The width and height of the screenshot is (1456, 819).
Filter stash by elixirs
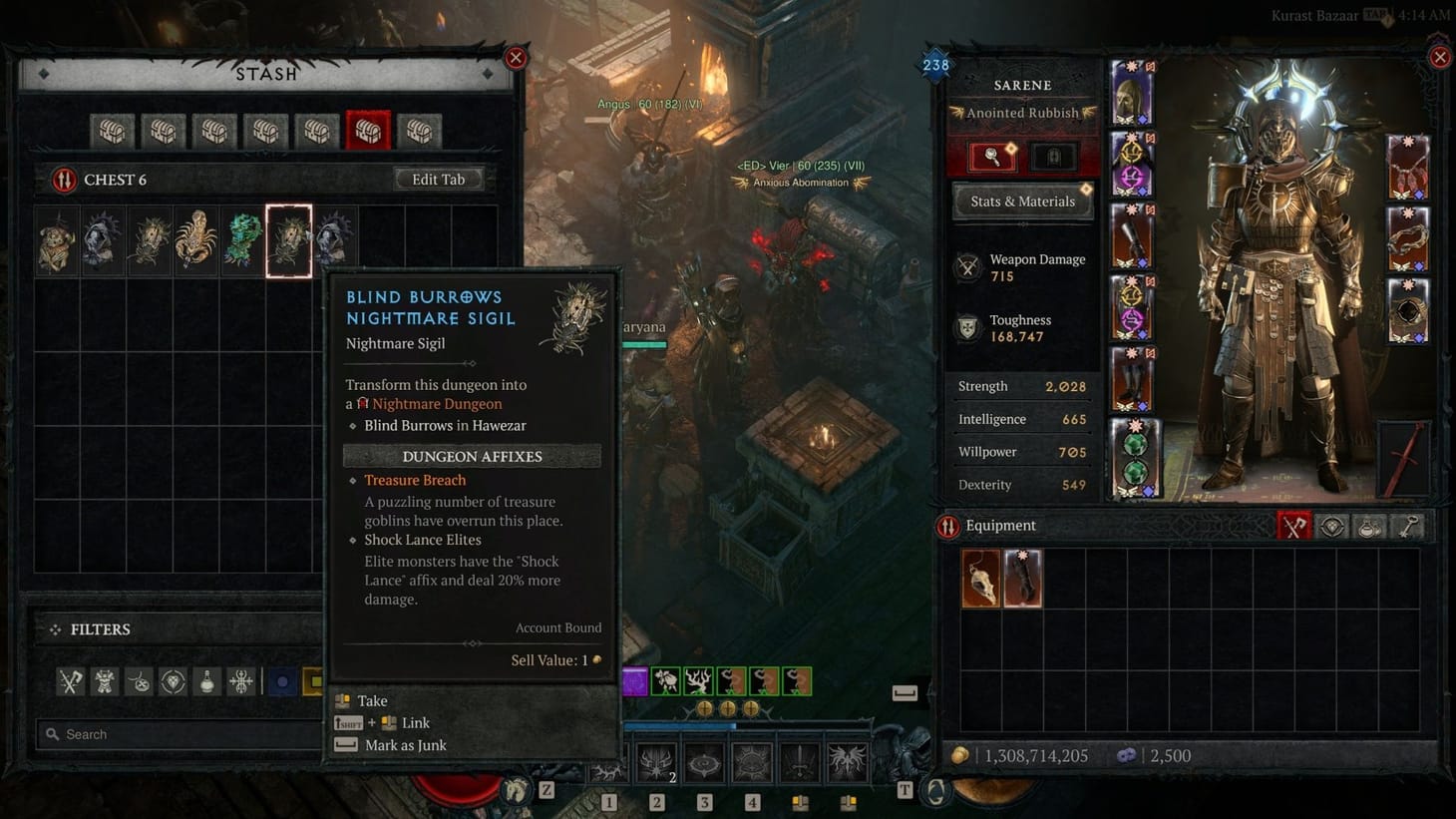point(208,681)
